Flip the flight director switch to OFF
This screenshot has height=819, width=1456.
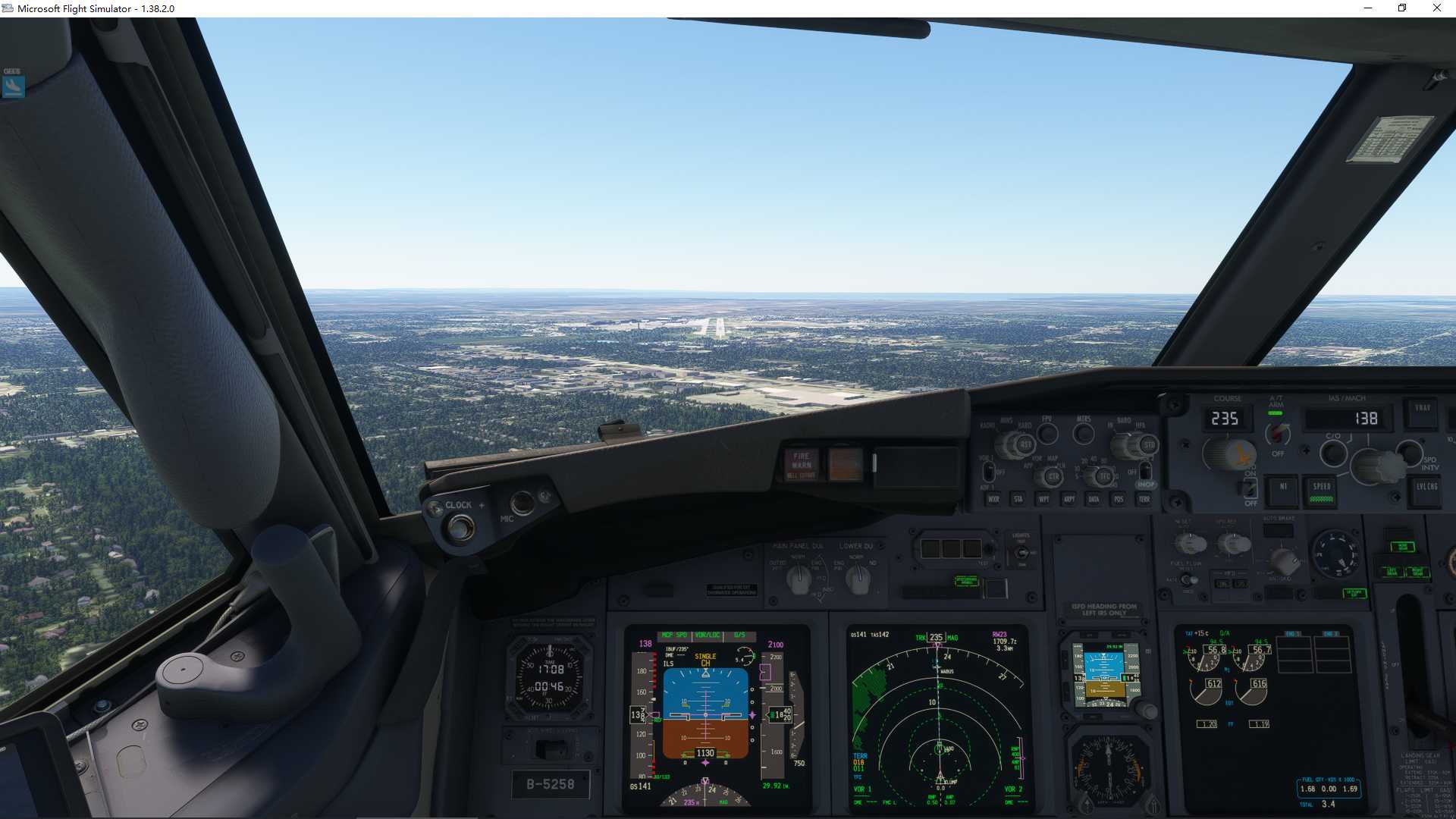pos(1250,488)
